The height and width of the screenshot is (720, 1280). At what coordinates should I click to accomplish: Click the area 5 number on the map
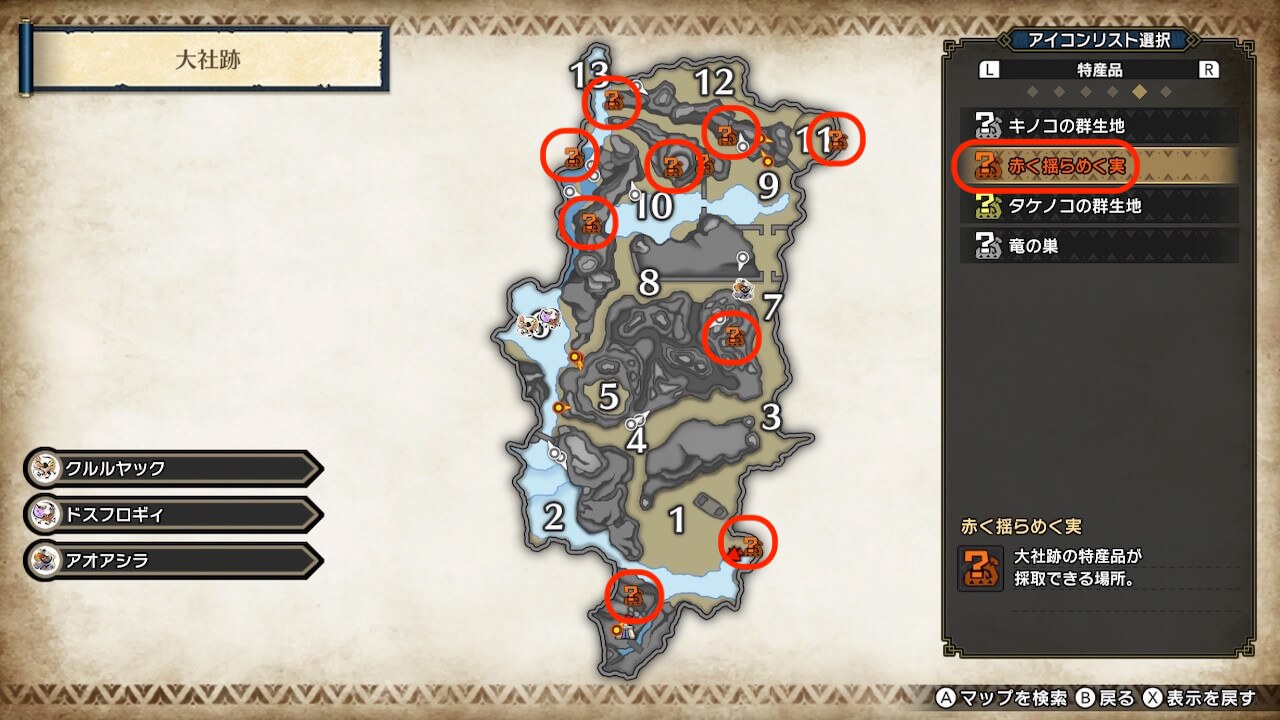tap(609, 396)
